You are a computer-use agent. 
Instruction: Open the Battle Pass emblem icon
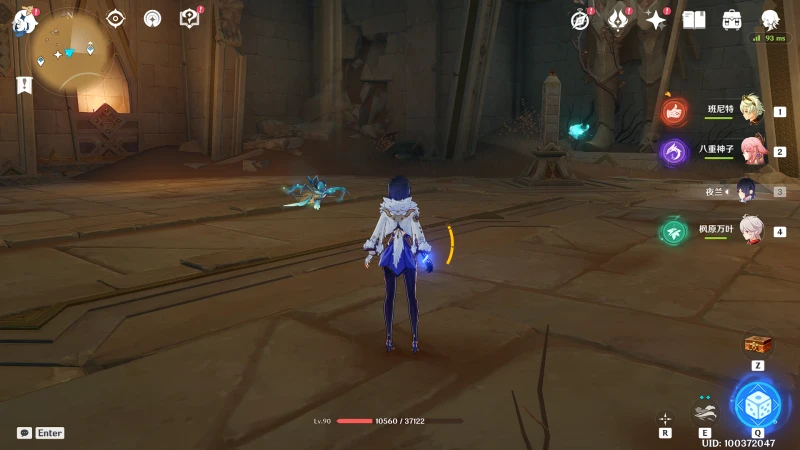tap(618, 19)
